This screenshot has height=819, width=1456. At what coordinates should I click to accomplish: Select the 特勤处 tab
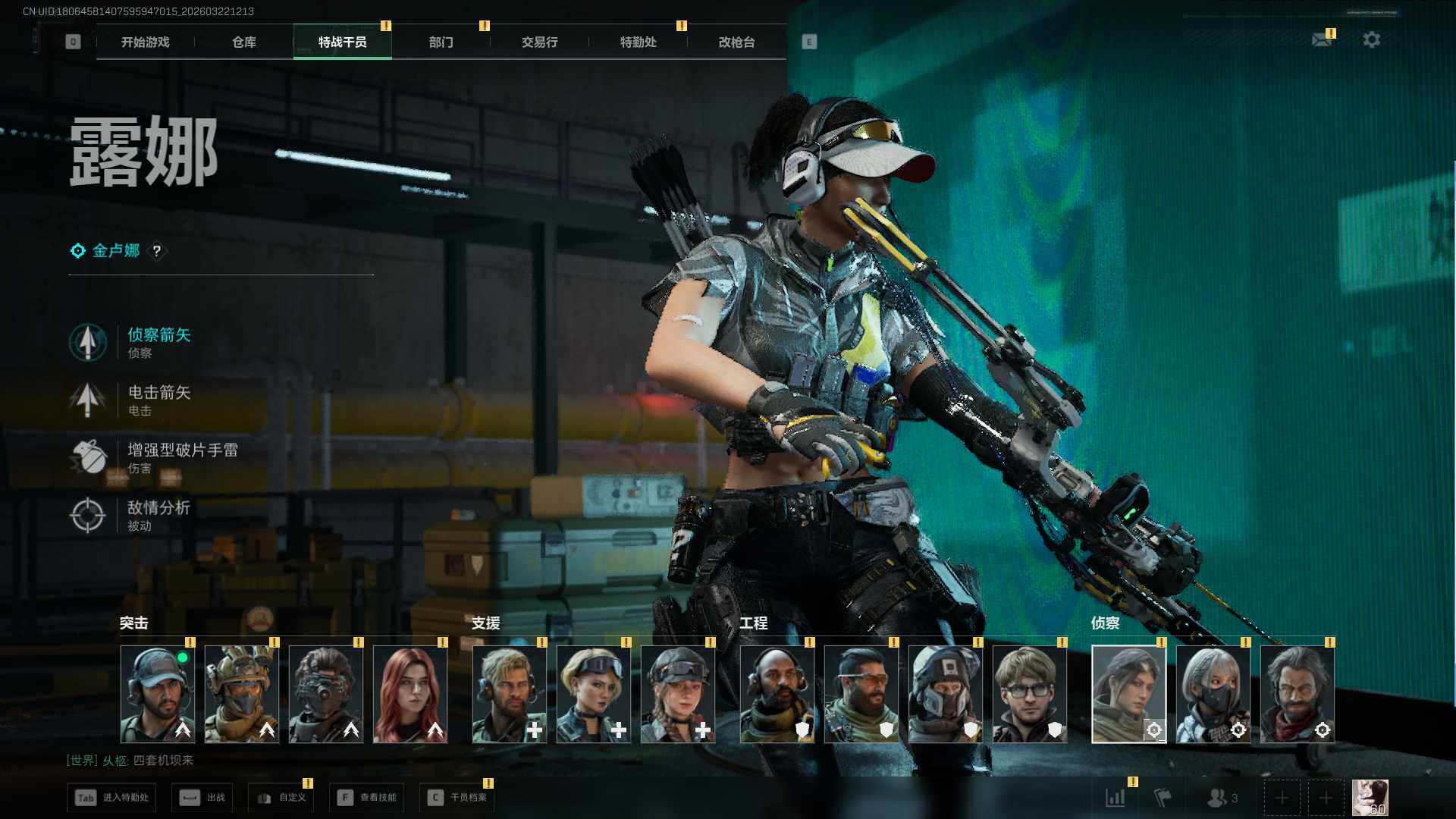pyautogui.click(x=638, y=42)
